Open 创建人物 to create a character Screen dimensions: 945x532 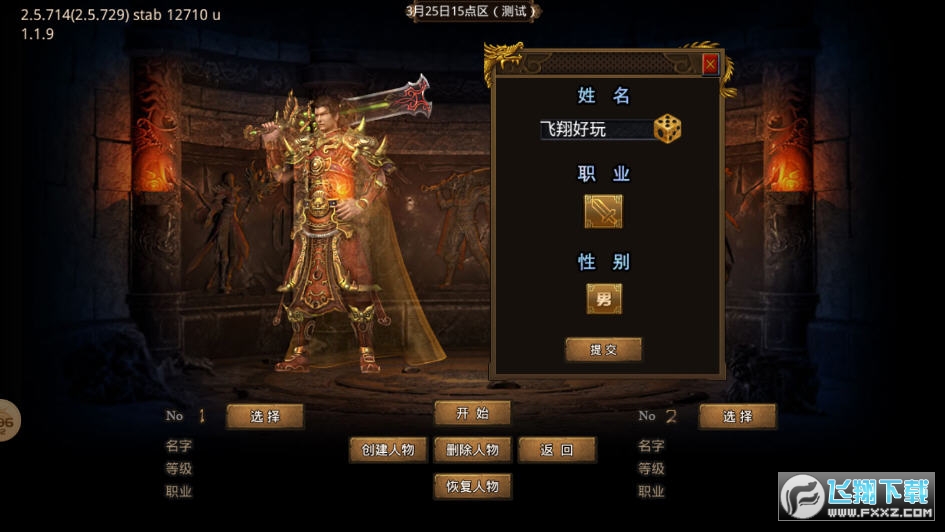click(388, 450)
